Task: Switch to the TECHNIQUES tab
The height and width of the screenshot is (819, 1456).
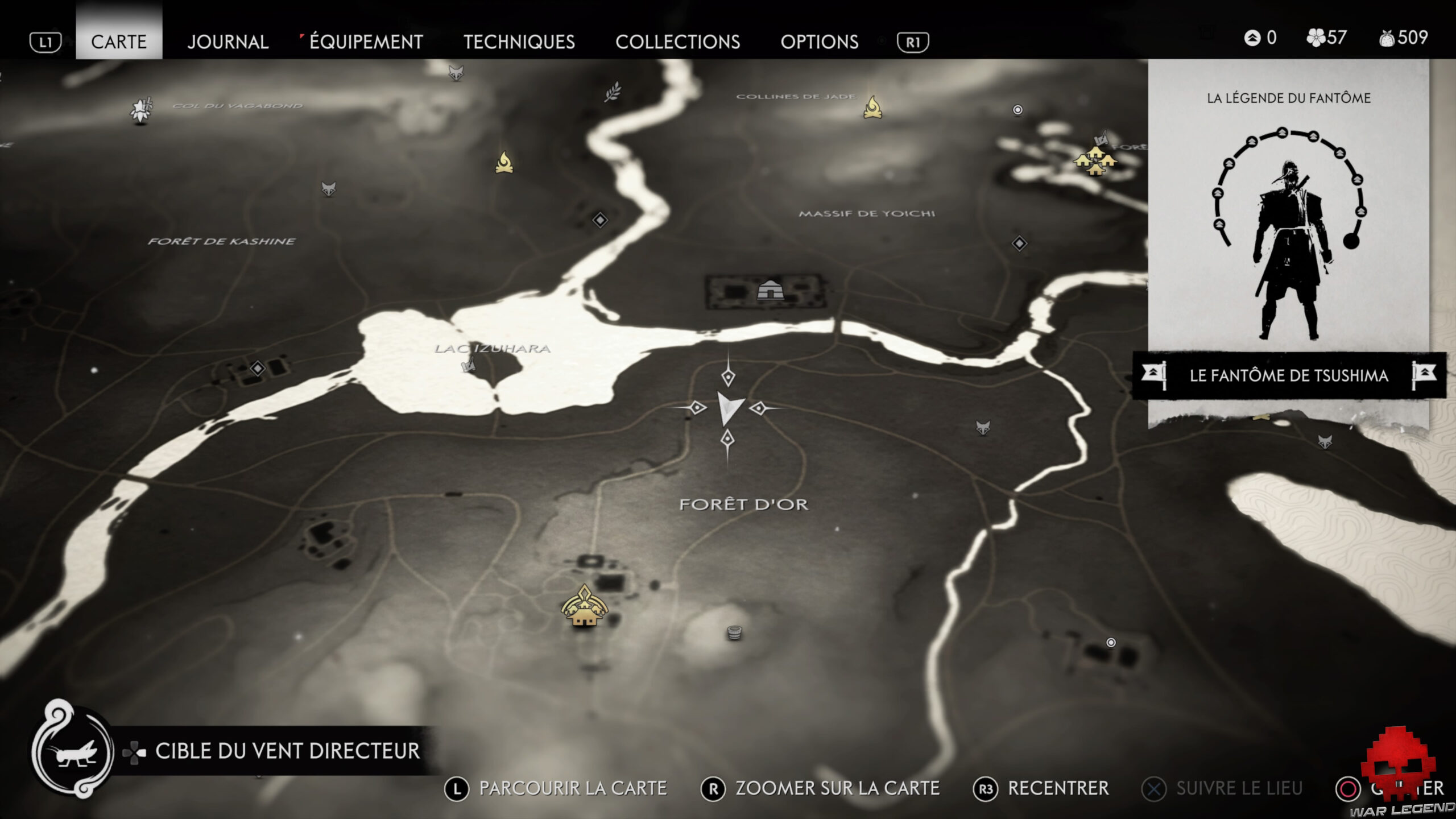Action: [x=519, y=42]
